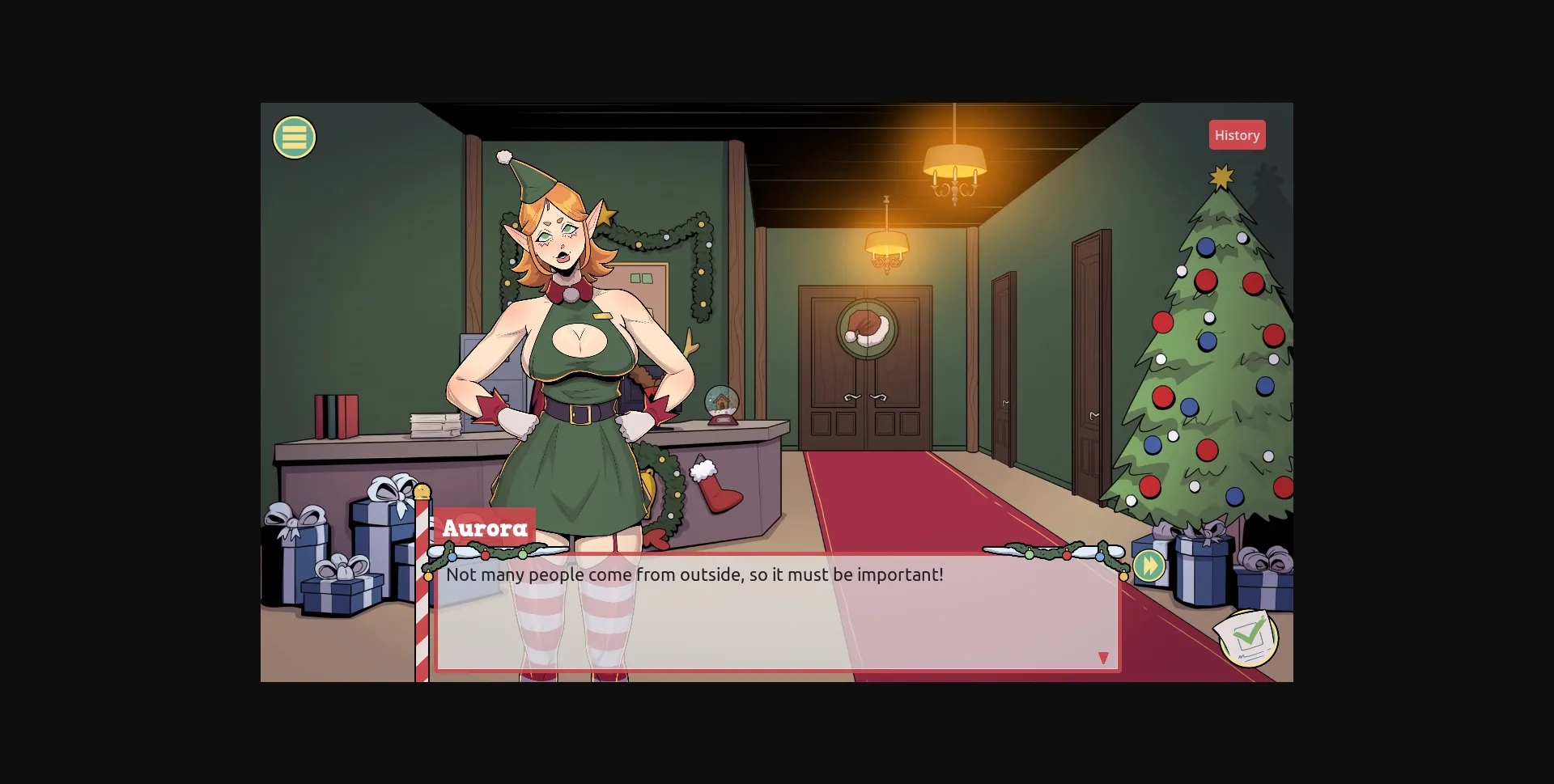
Task: Click the Aurora character name badge
Action: coord(484,528)
